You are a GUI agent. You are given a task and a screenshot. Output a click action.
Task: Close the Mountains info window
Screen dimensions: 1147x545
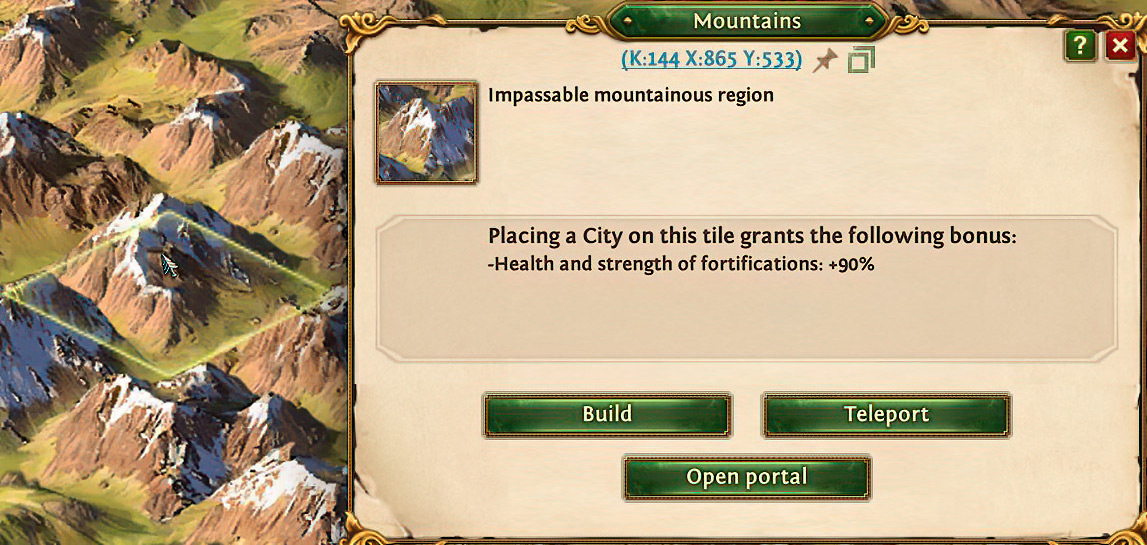(1119, 46)
